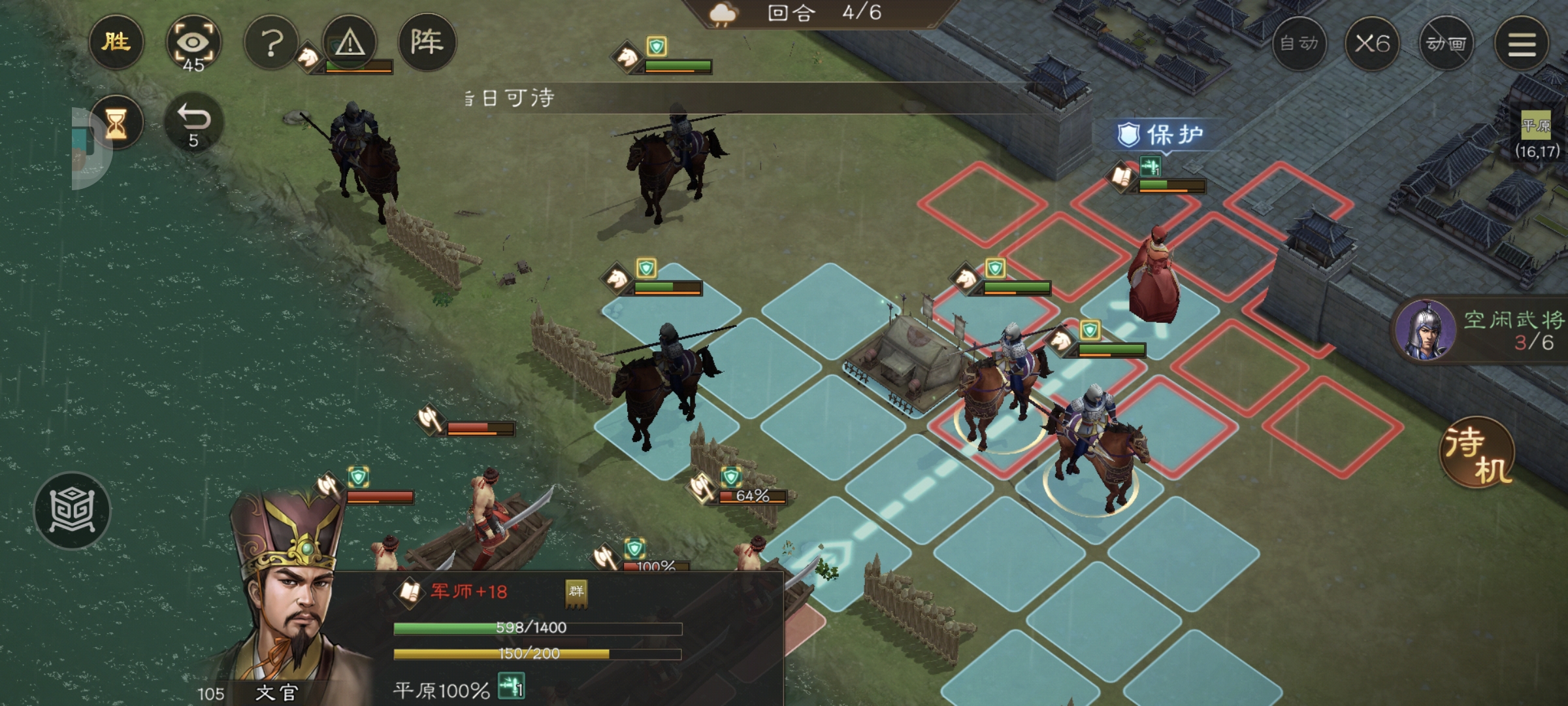Click the 群 faction badge
Image resolution: width=1568 pixels, height=706 pixels.
pos(576,592)
